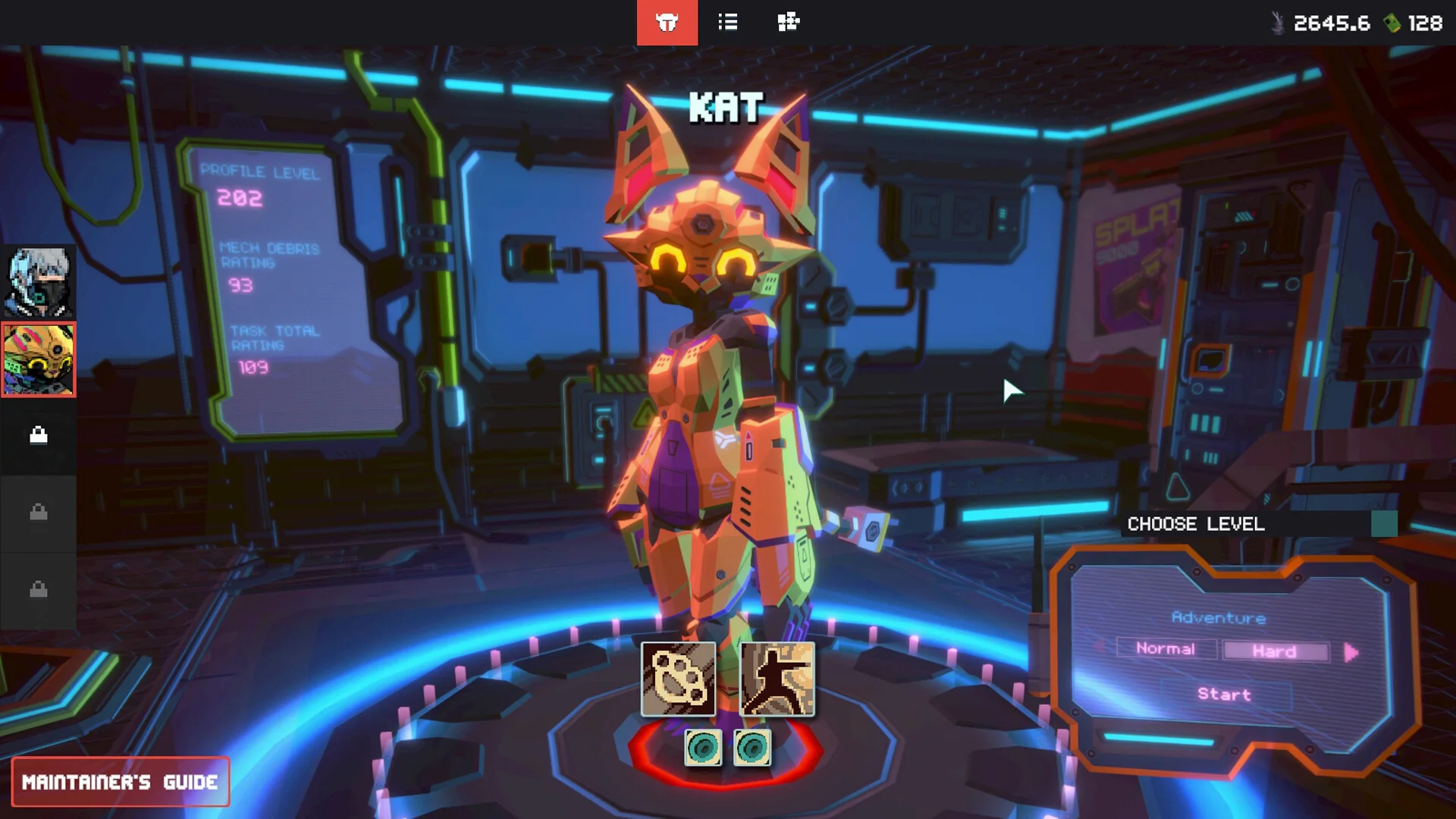Click the teal square beside Choose Level
Viewport: 1456px width, 819px height.
click(x=1384, y=524)
